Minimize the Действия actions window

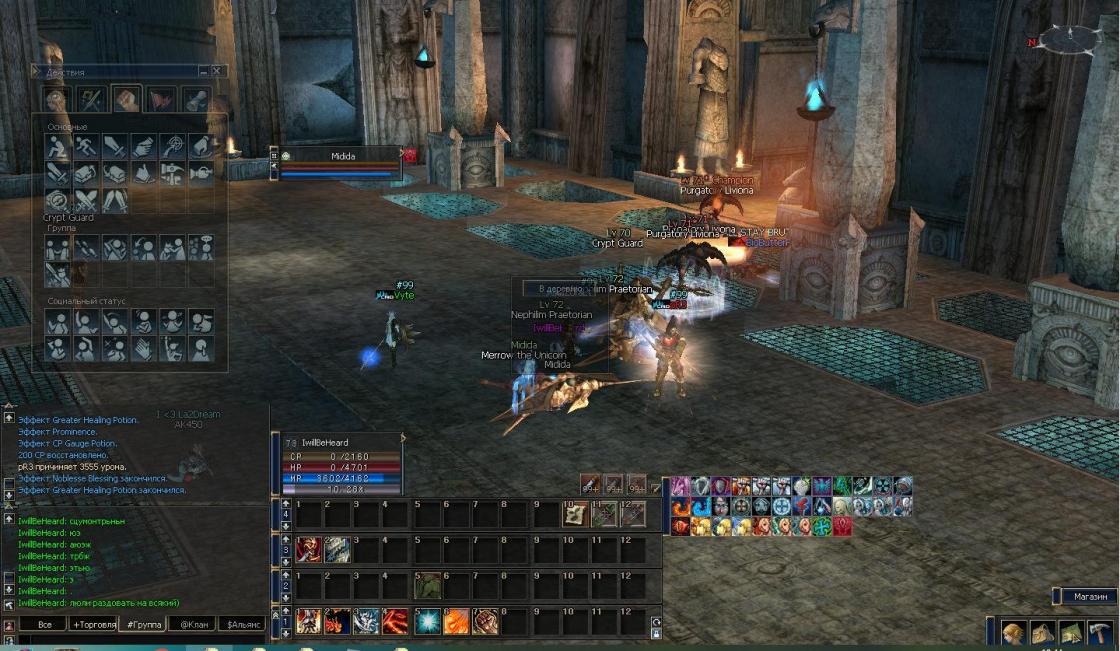pyautogui.click(x=203, y=72)
